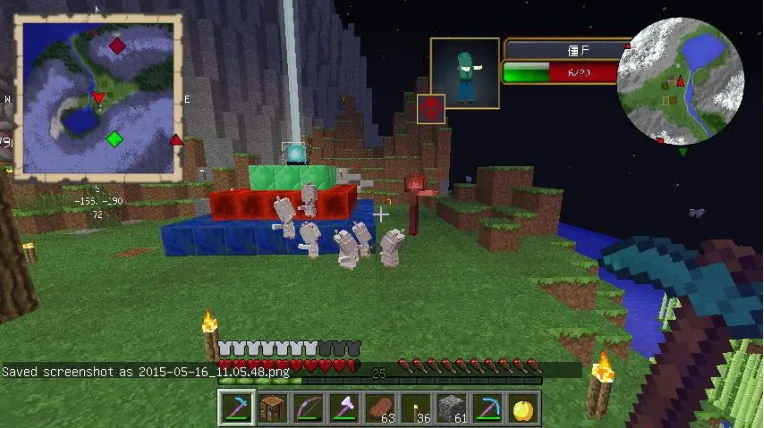Select the cooked meat stack of 63
Image resolution: width=764 pixels, height=428 pixels.
coord(378,408)
